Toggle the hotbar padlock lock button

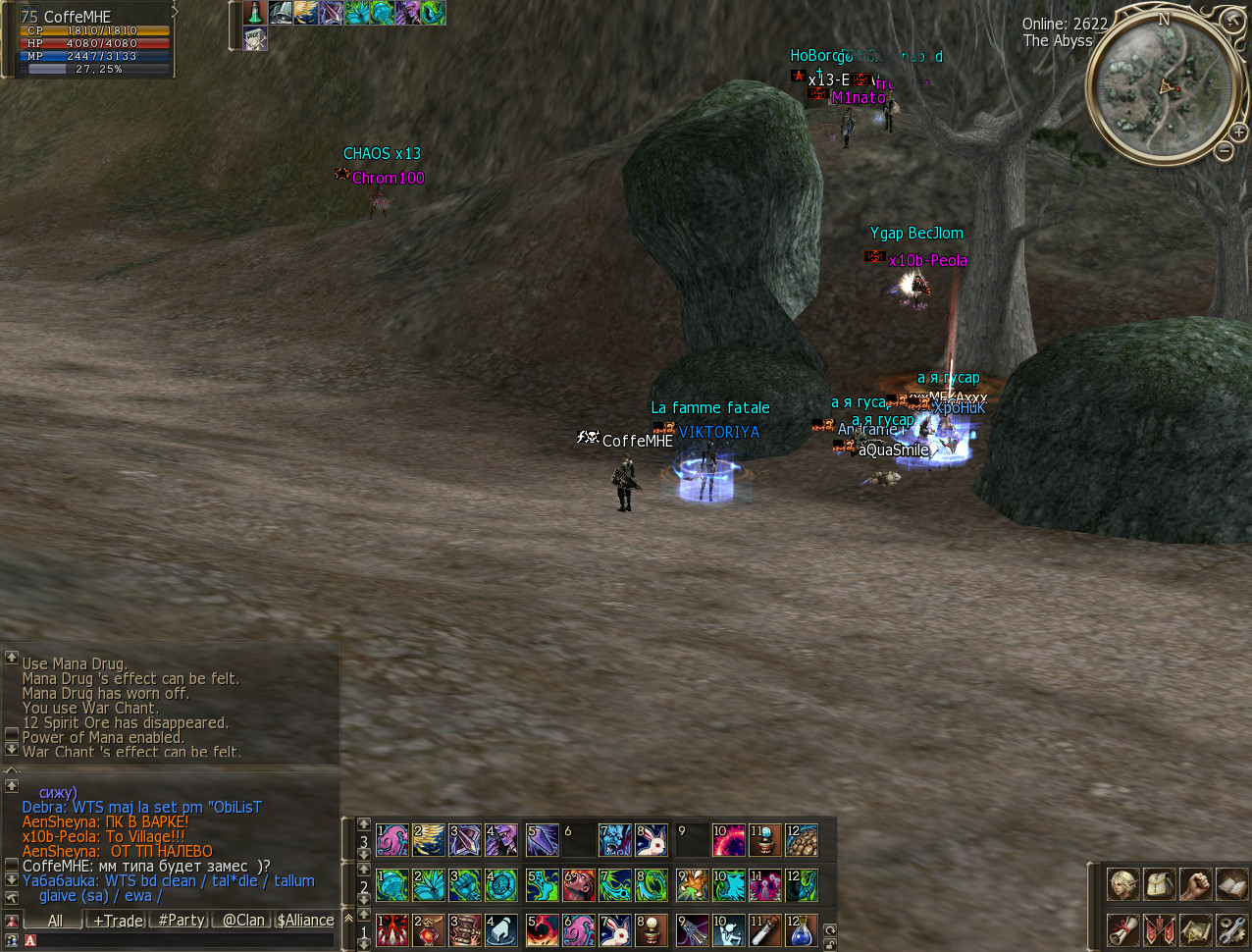[830, 944]
